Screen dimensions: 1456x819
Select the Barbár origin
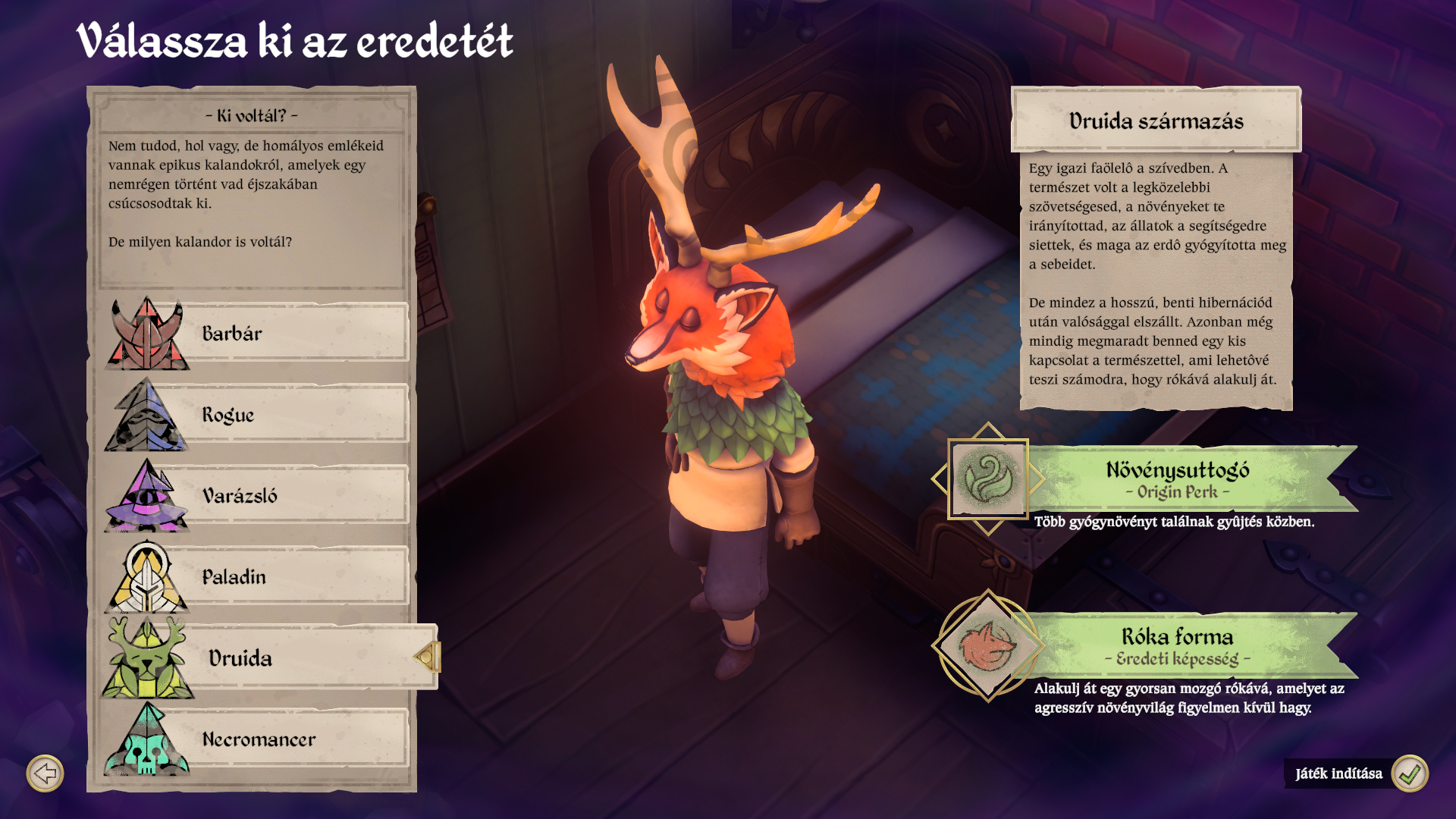(x=258, y=334)
